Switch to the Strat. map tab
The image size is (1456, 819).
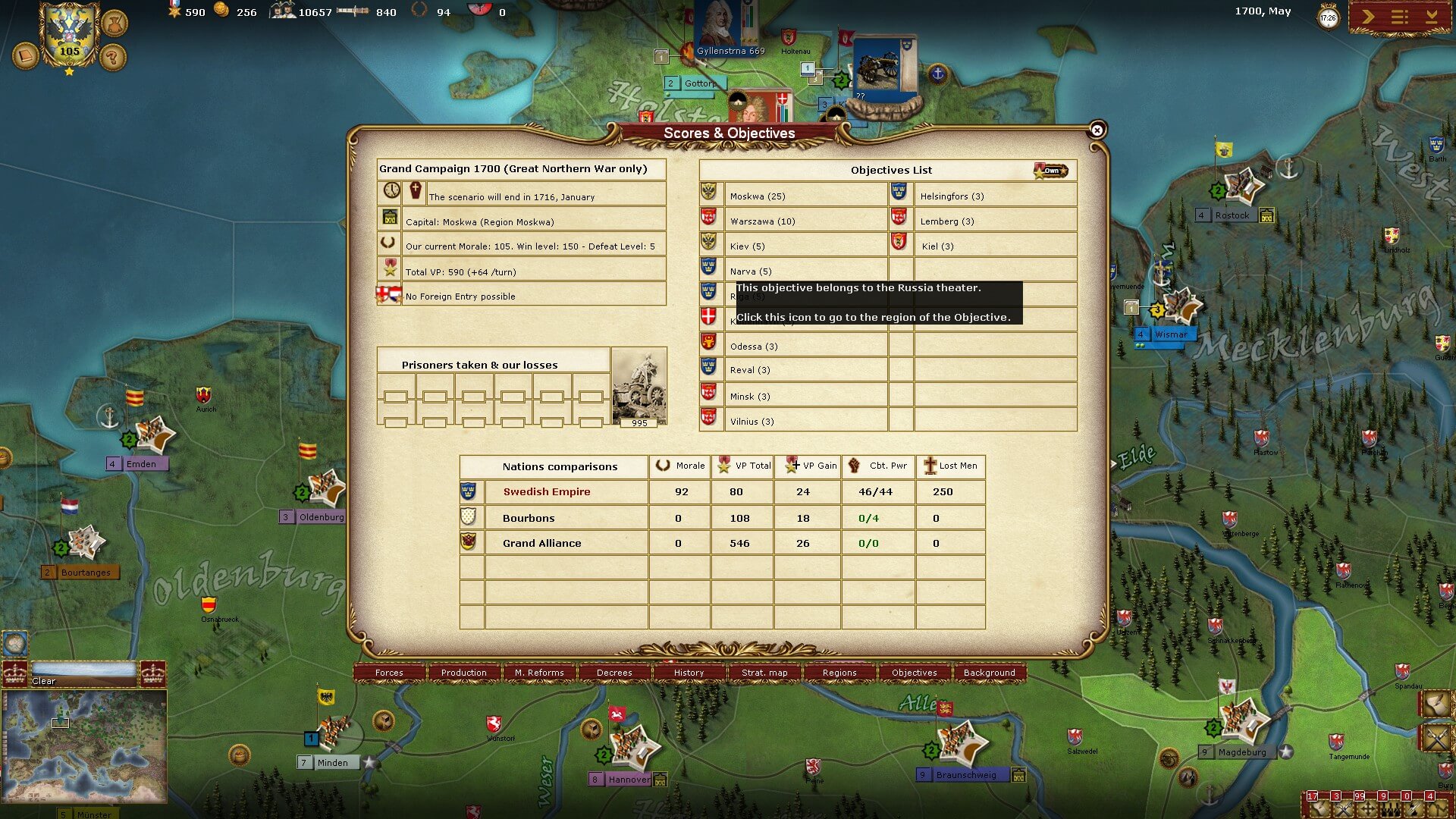764,673
